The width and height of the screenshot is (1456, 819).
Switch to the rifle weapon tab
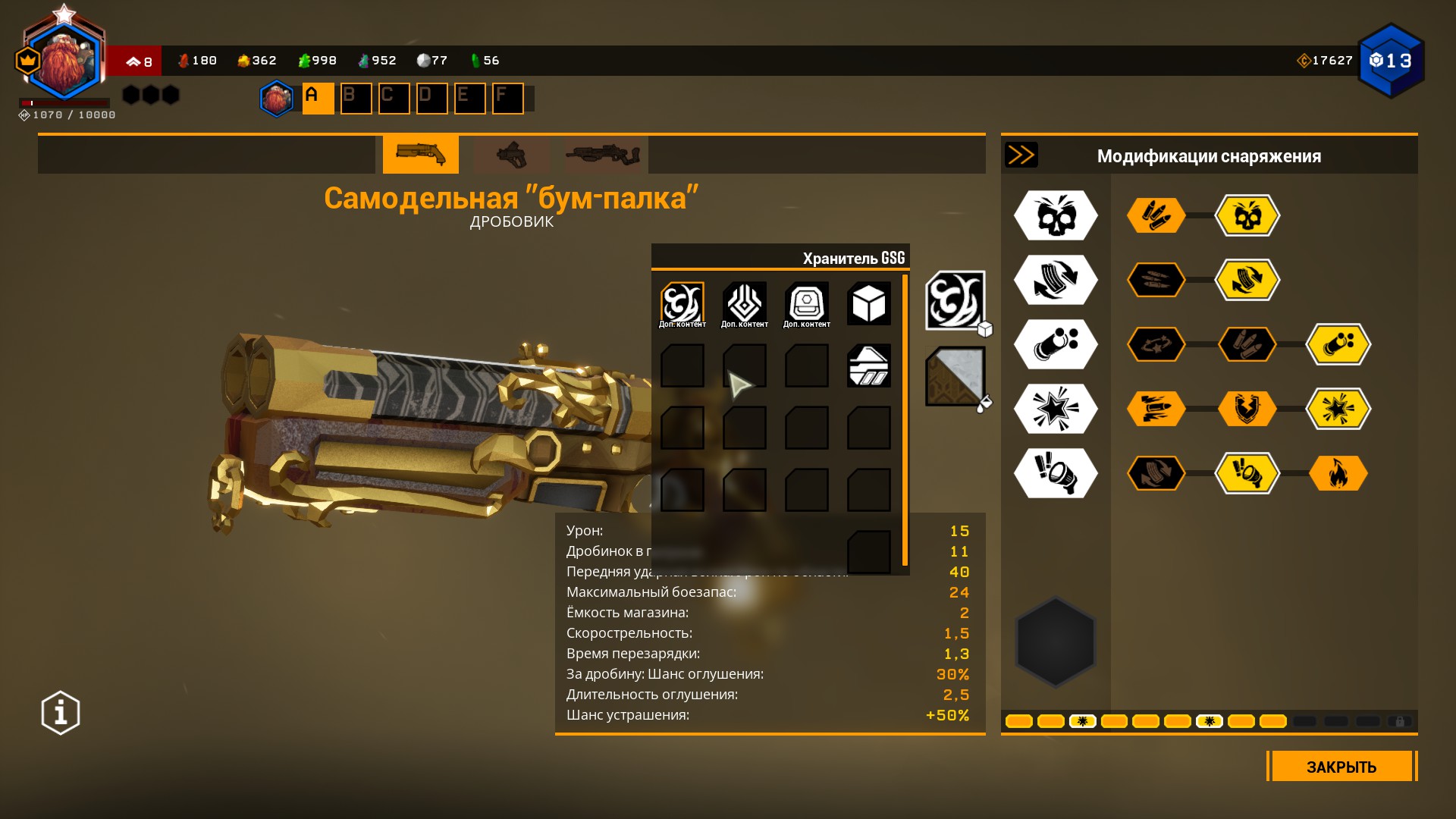pyautogui.click(x=603, y=155)
